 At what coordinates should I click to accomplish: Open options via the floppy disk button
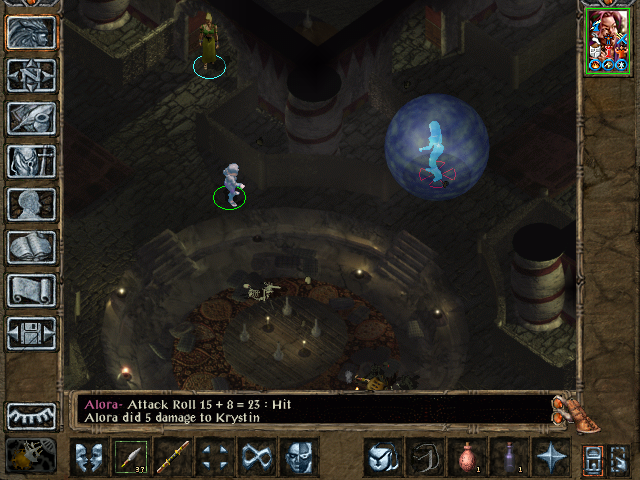31,333
